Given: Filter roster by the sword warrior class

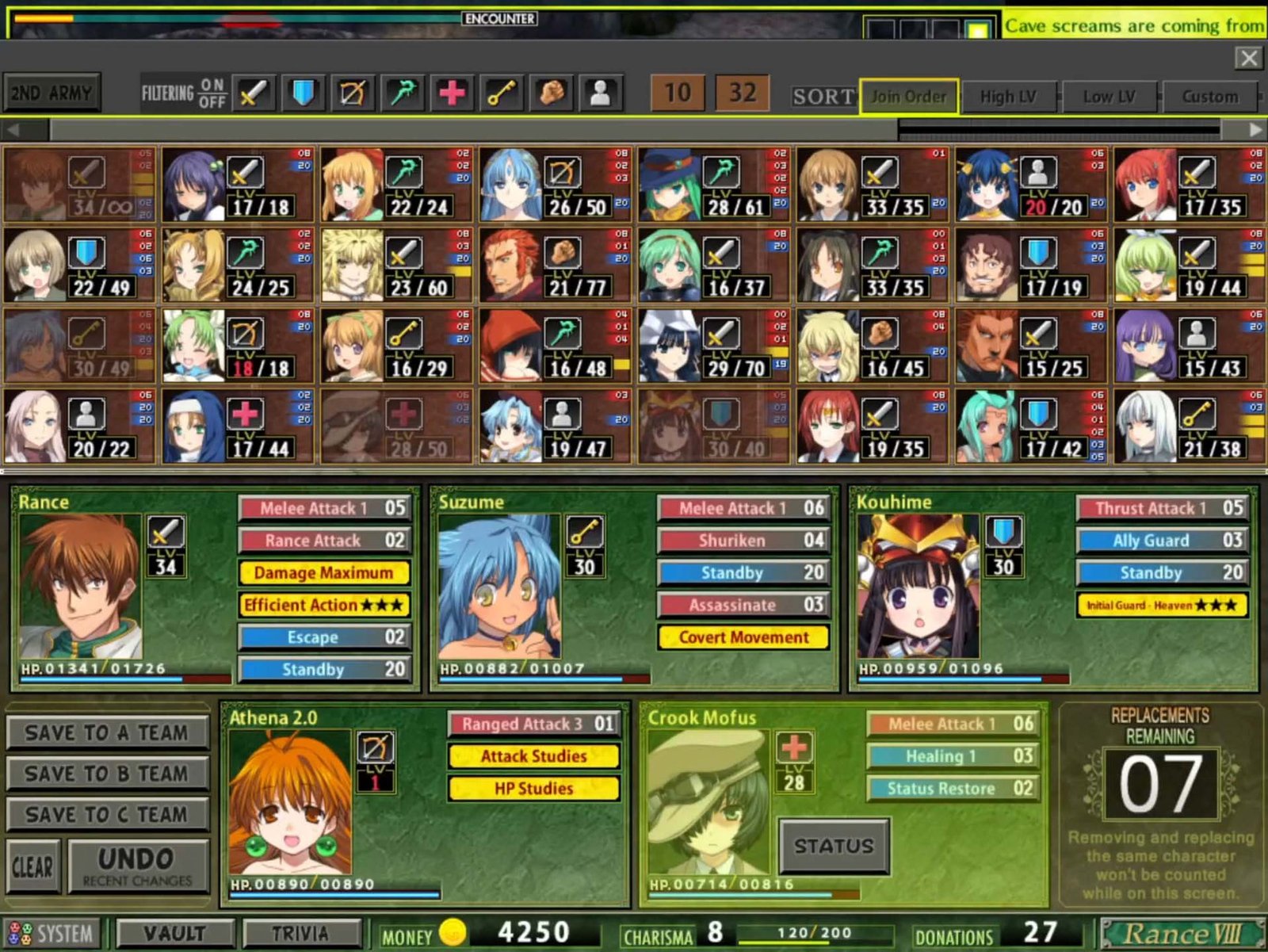Looking at the screenshot, I should coord(254,94).
